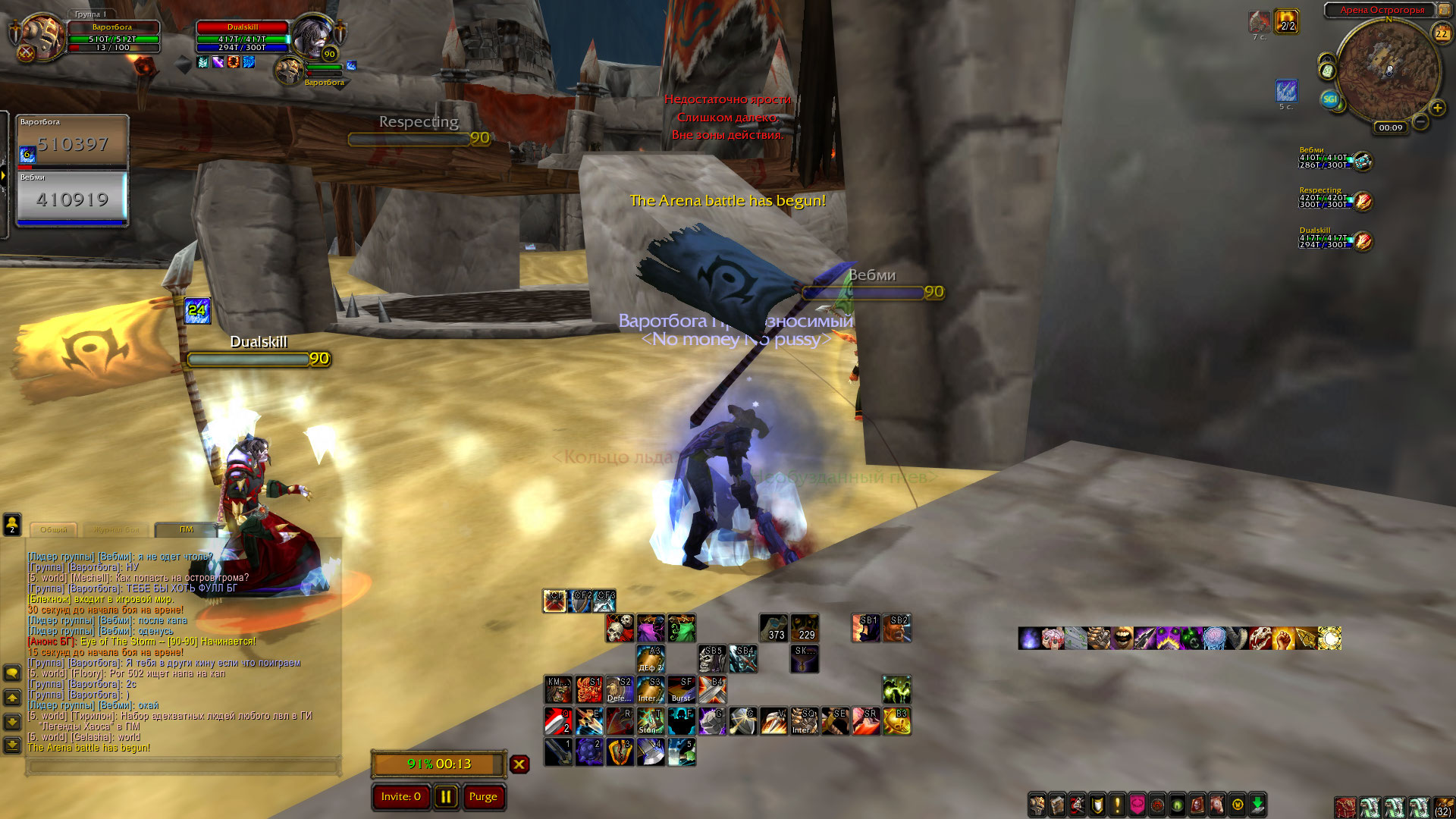Zoom in the minimap with plus
The width and height of the screenshot is (1456, 819).
(1437, 108)
